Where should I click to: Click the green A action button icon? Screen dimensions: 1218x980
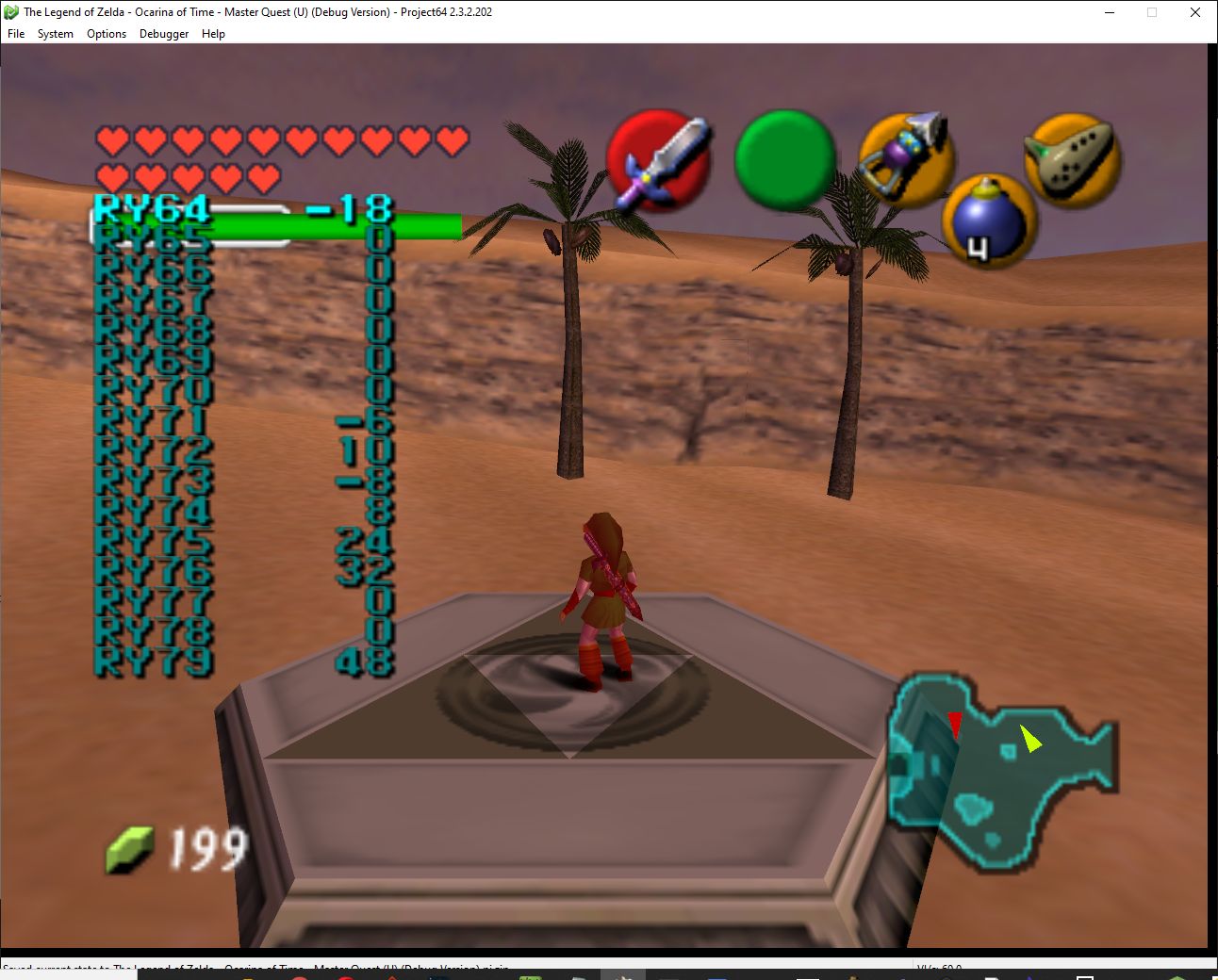(x=785, y=160)
